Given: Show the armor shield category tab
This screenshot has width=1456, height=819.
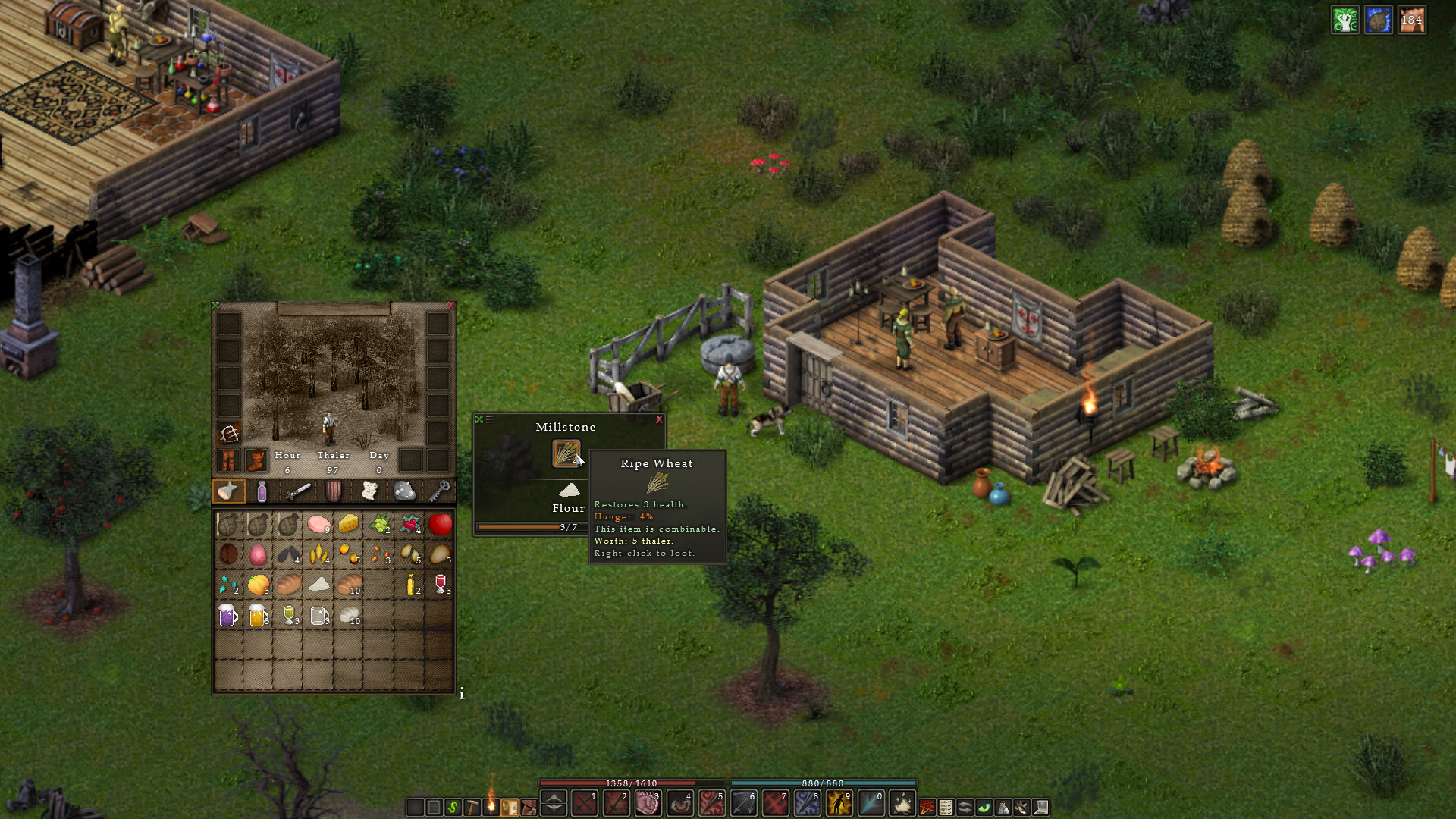Looking at the screenshot, I should tap(334, 491).
